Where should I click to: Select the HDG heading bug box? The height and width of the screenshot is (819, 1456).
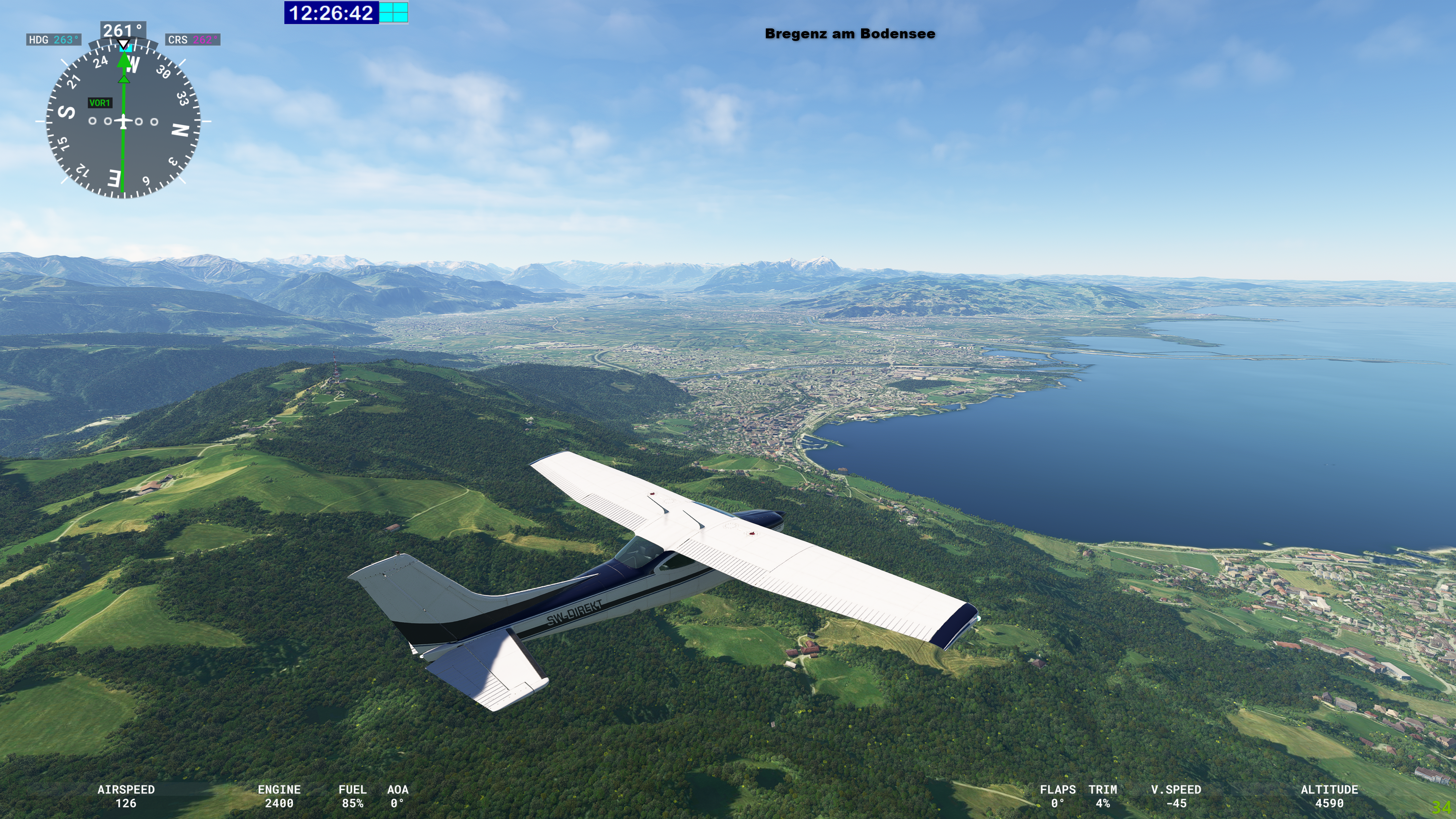point(54,39)
